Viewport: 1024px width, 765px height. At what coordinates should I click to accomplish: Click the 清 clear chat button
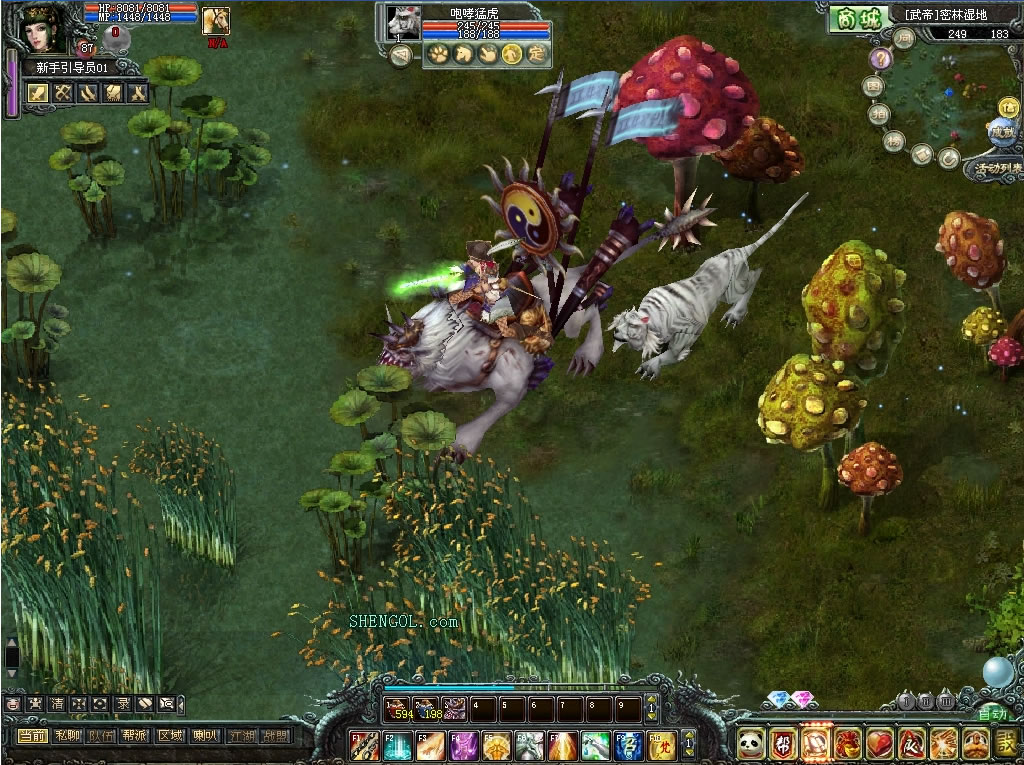pyautogui.click(x=56, y=704)
